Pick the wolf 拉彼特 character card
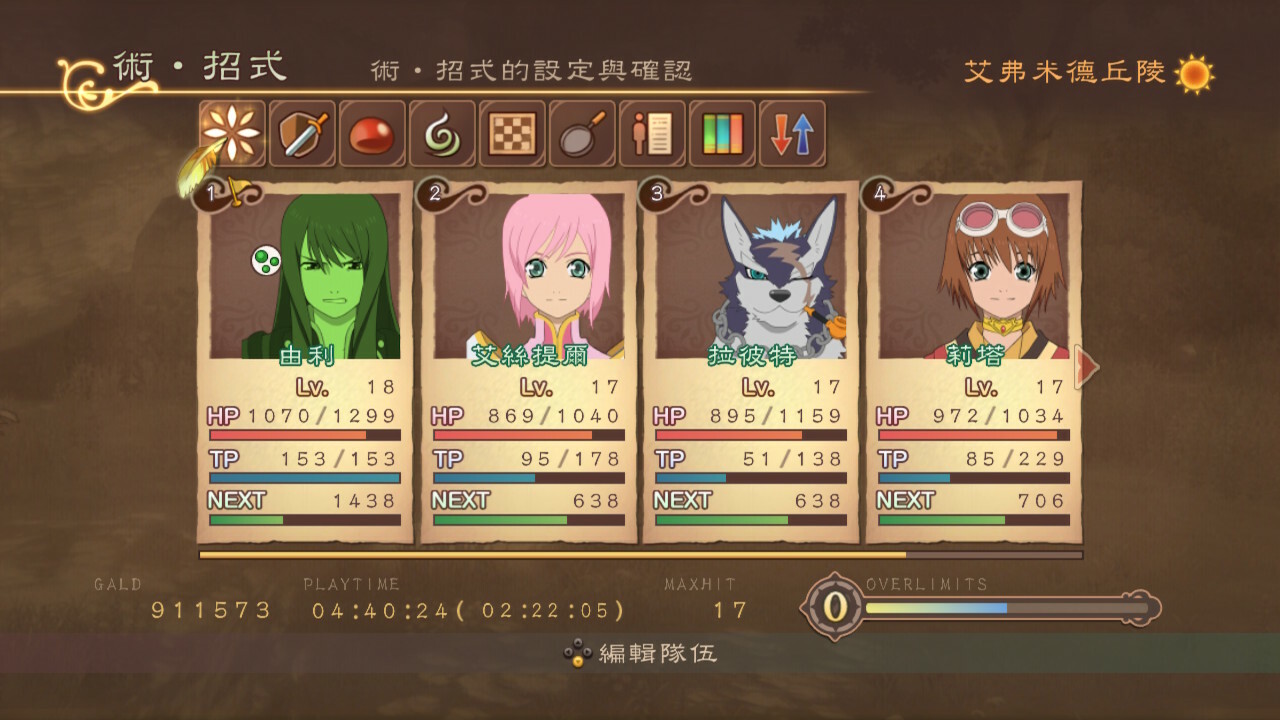 click(x=750, y=362)
